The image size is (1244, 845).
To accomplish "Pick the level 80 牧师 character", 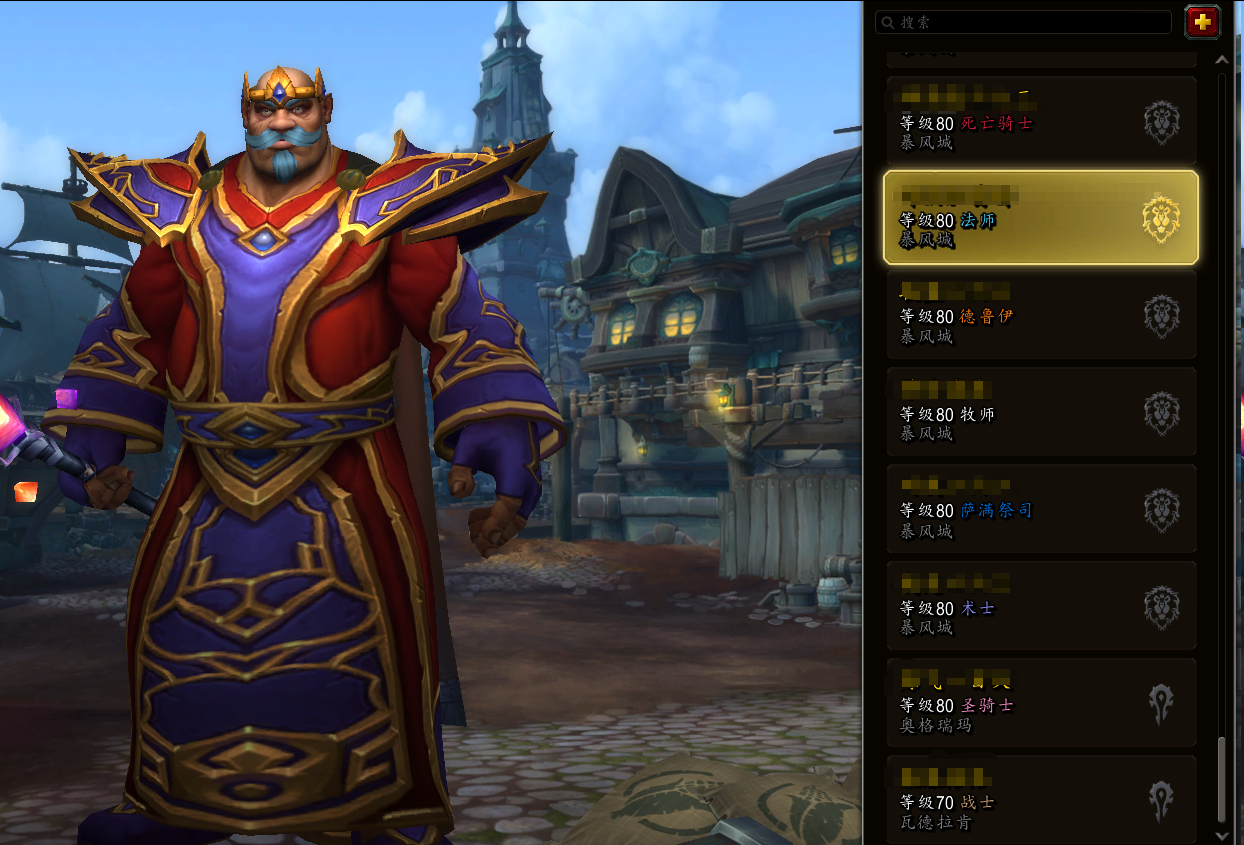I will click(1040, 412).
